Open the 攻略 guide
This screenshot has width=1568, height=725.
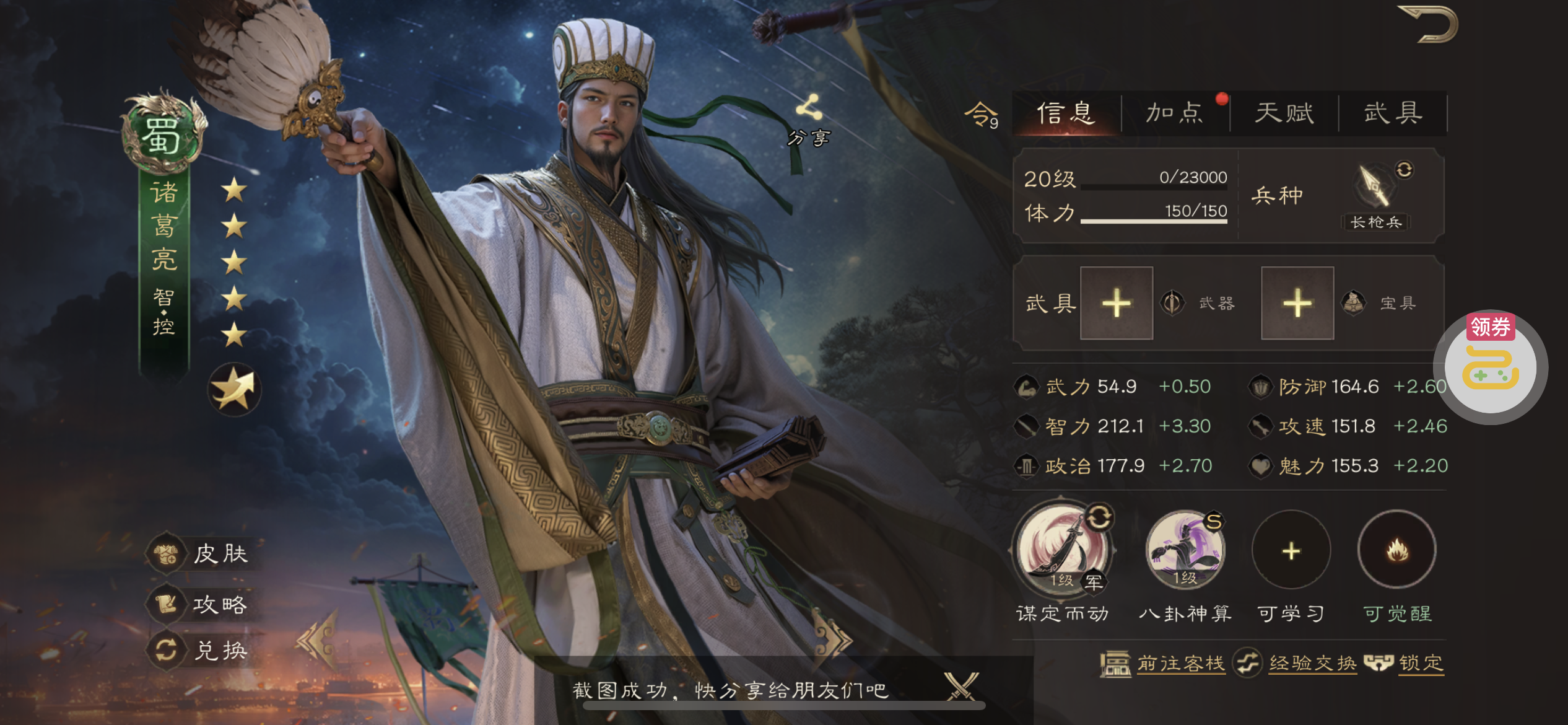204,604
